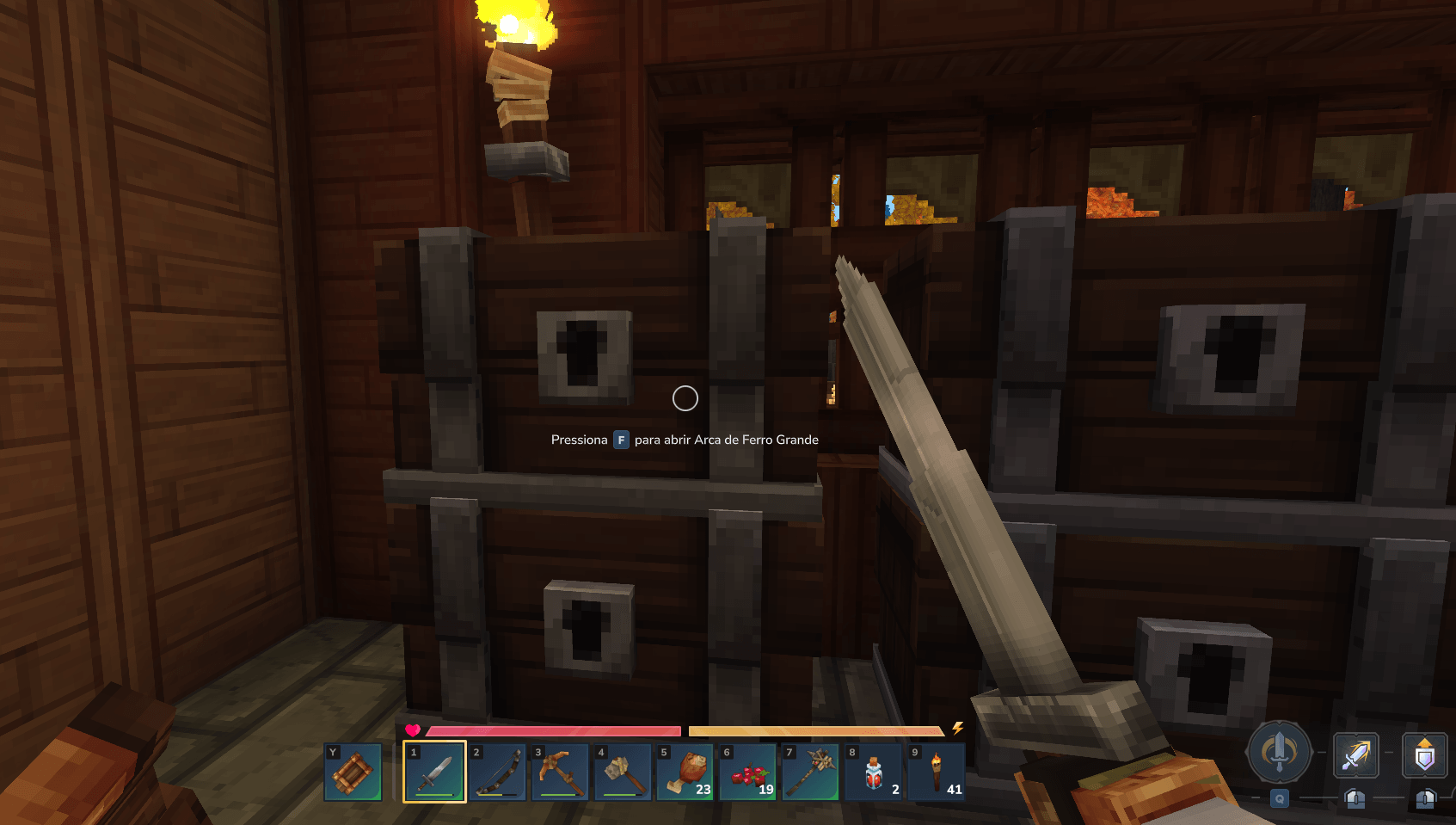Choose the torch stack of 41
Viewport: 1456px width, 825px height.
[937, 772]
